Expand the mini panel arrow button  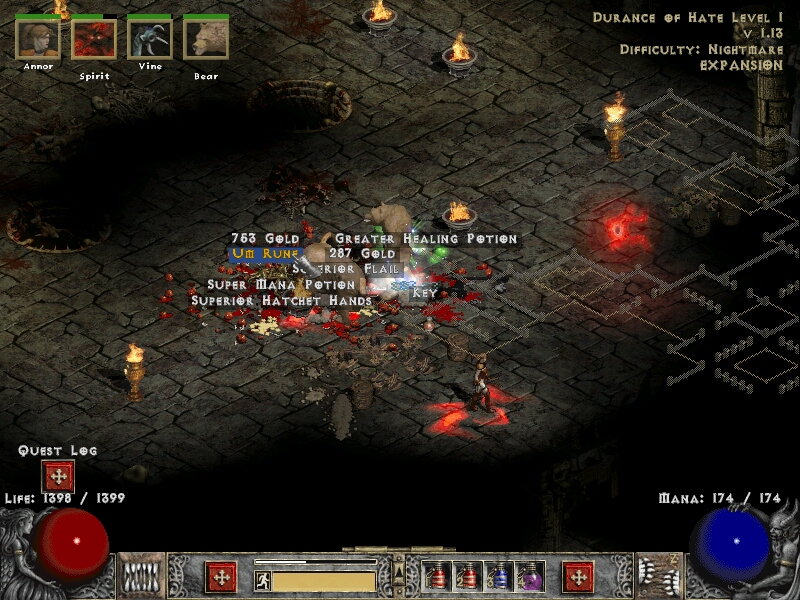(x=400, y=571)
